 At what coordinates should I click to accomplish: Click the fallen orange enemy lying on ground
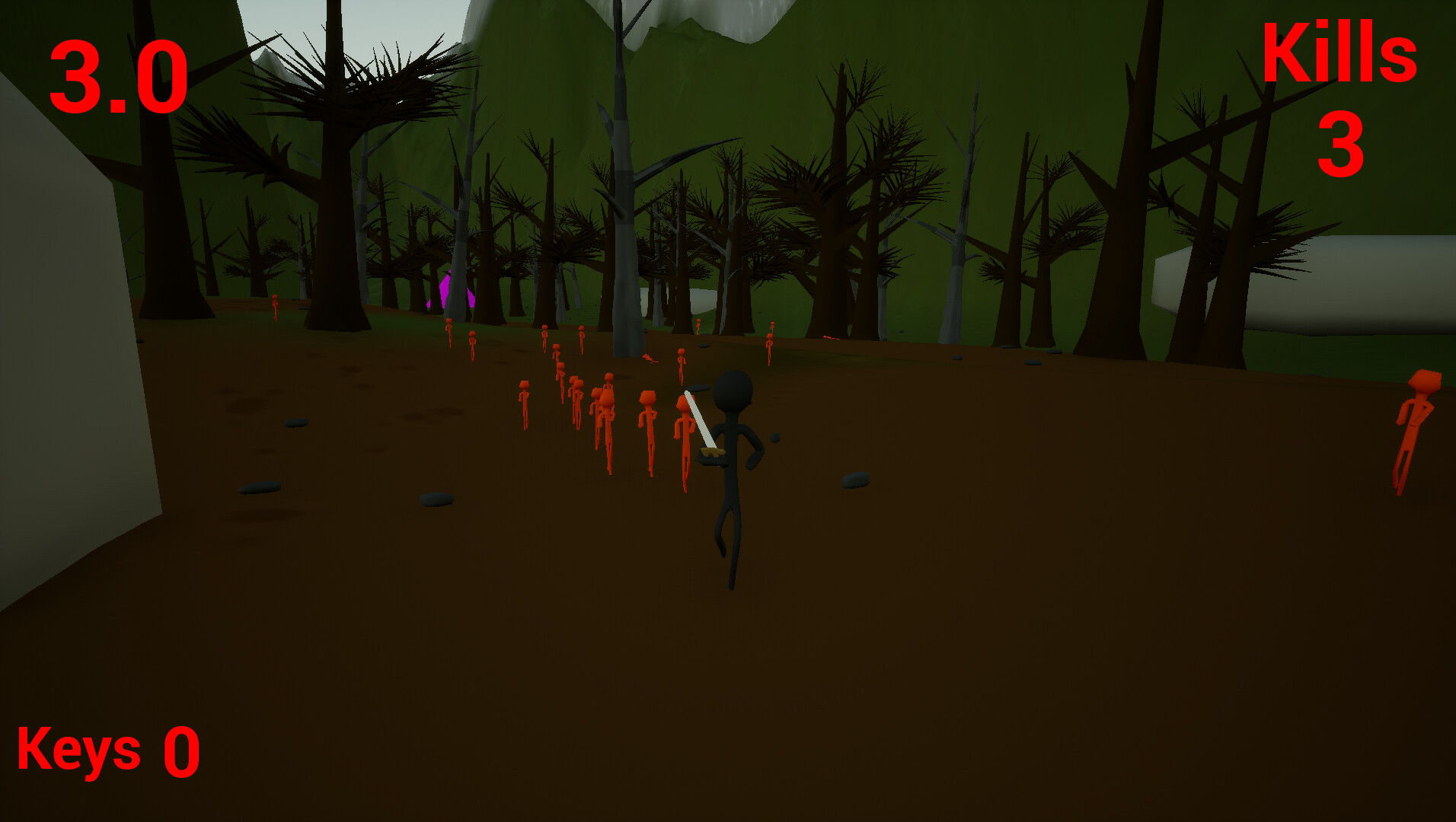pyautogui.click(x=648, y=359)
